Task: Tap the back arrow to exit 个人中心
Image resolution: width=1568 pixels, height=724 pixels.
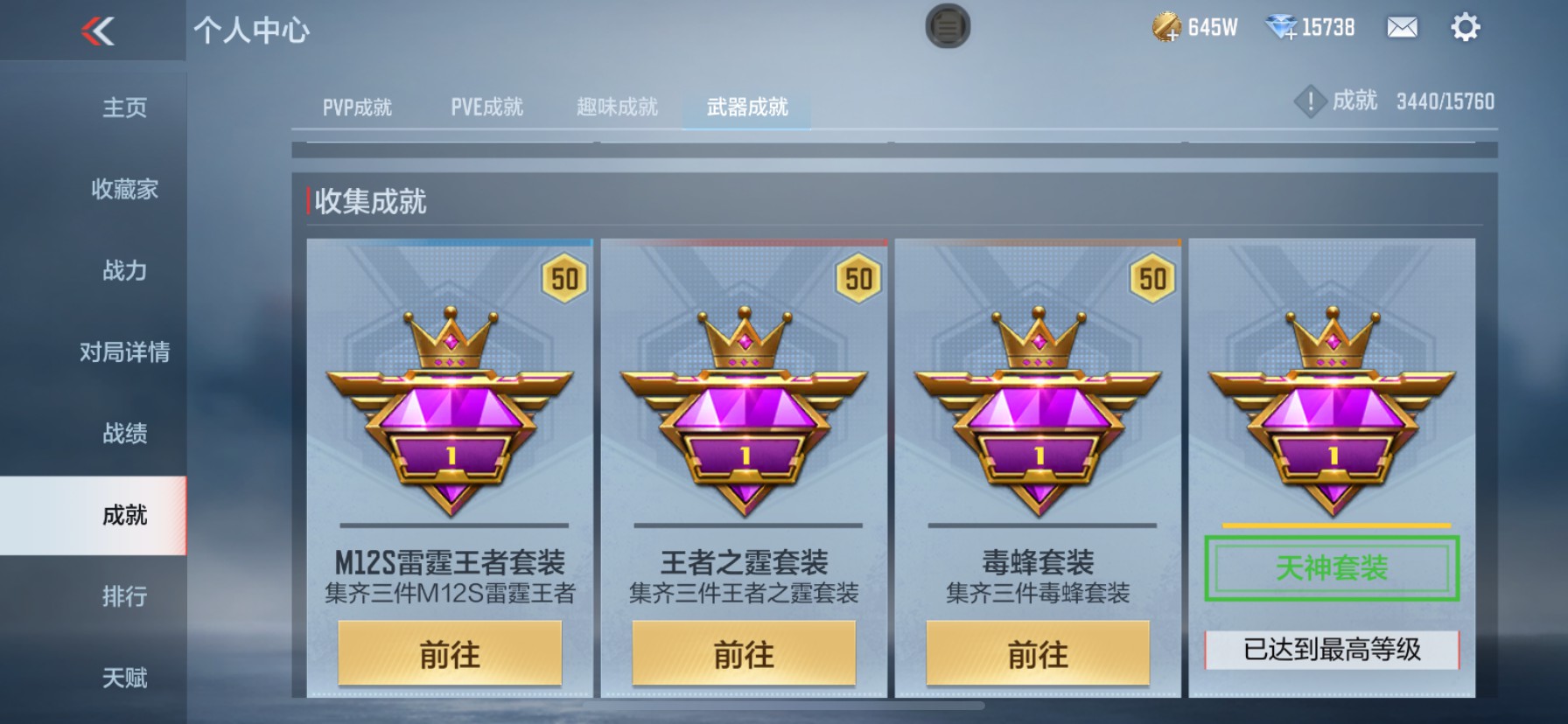Action: 96,33
